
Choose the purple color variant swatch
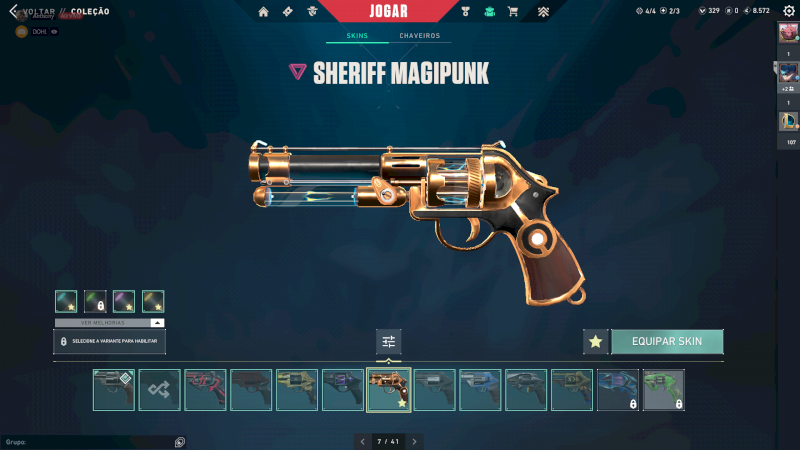click(124, 301)
